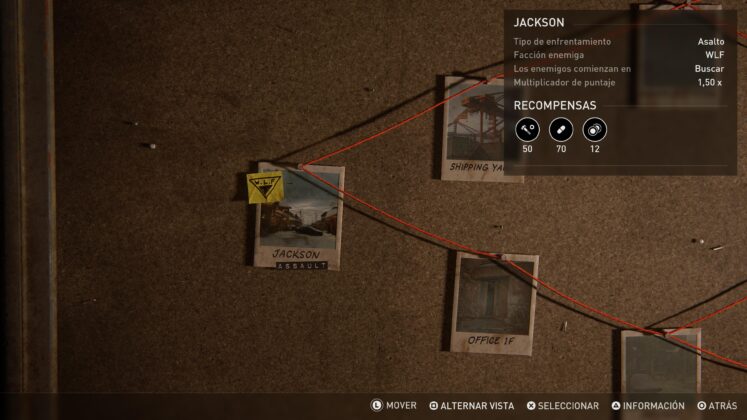Select the Jackson Assault encounter photo
Image resolution: width=747 pixels, height=420 pixels.
298,218
